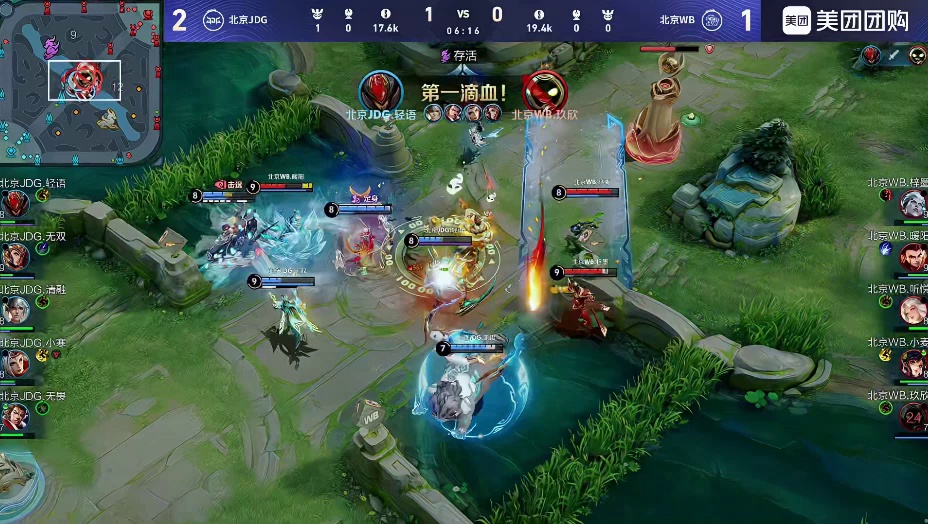
Task: Click the killer portrait in first blood banner
Action: (381, 92)
